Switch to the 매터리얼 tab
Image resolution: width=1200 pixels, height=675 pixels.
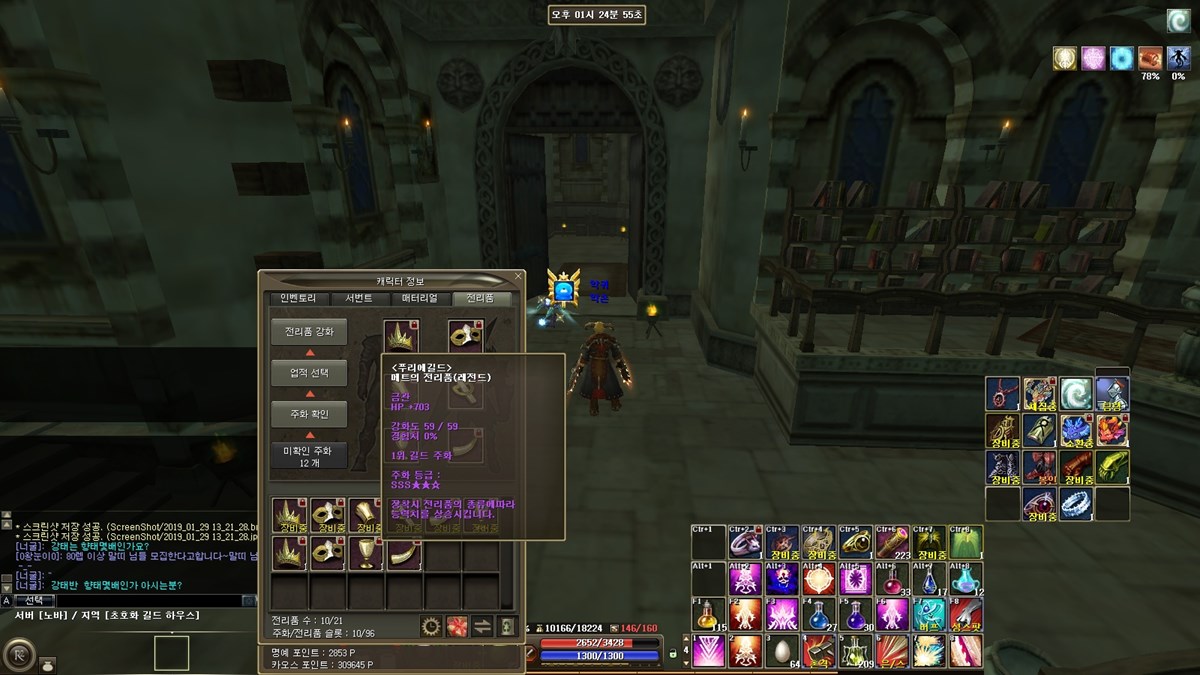pyautogui.click(x=420, y=298)
